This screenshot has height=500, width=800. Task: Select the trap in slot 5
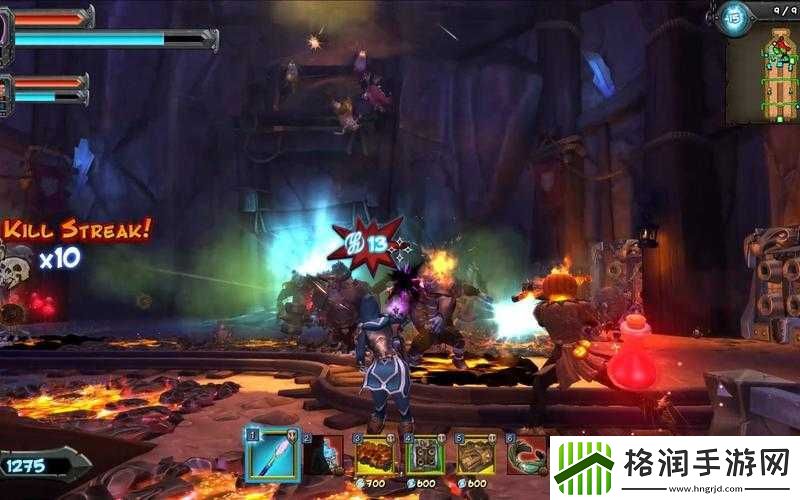point(474,455)
